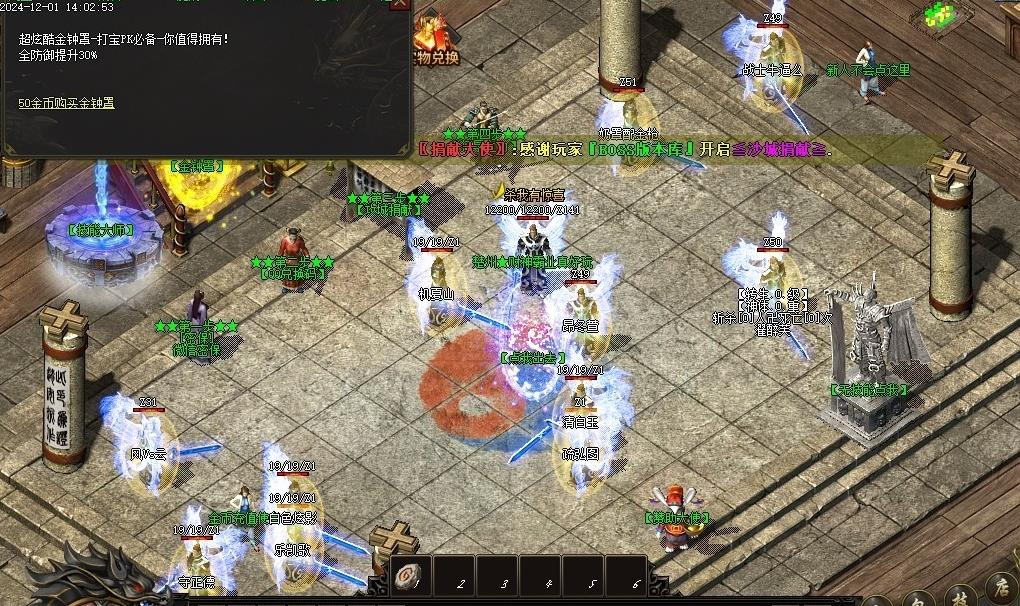Open the 实物兑换 exchange icon

[436, 40]
